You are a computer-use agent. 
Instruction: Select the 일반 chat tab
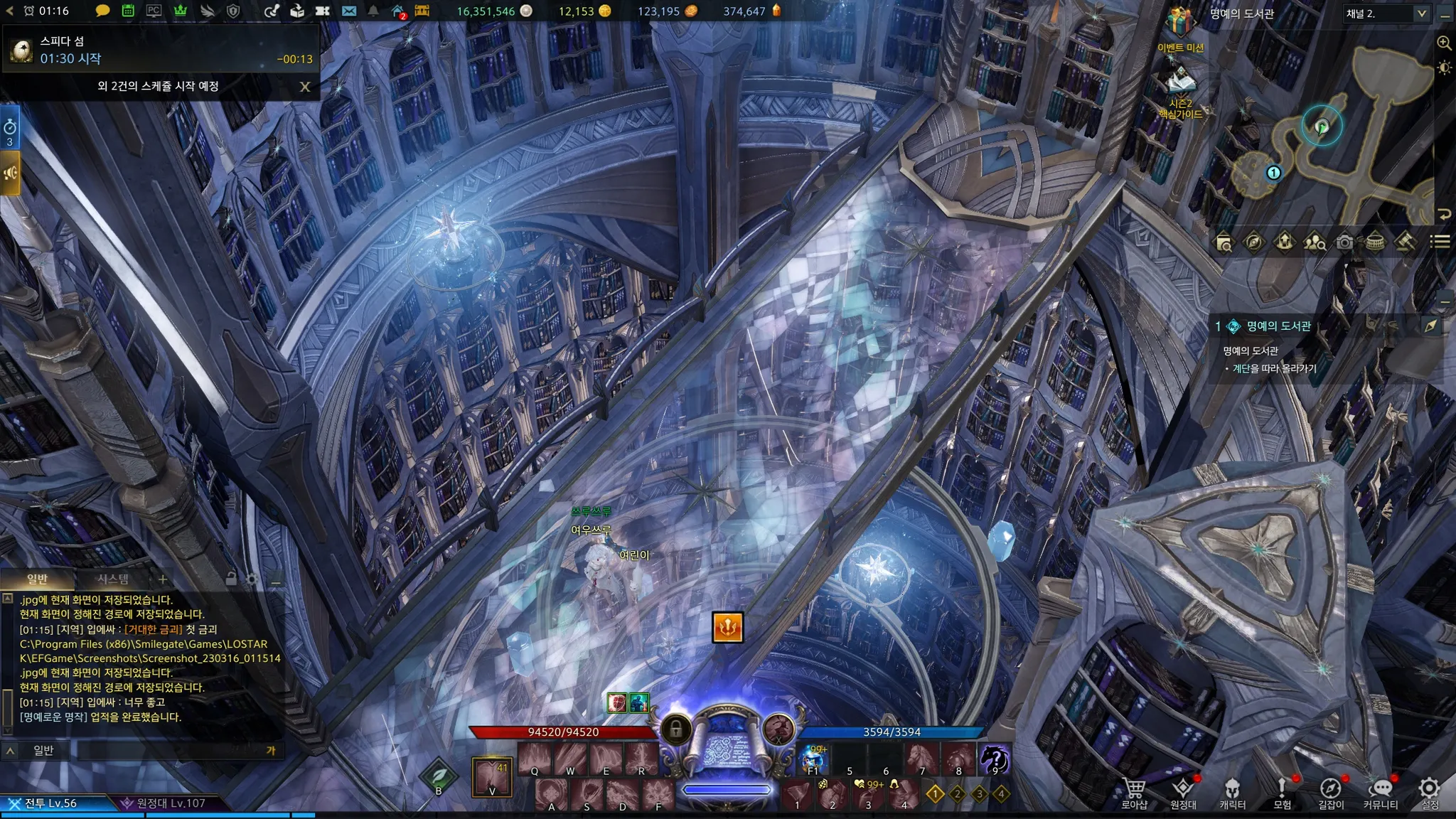(37, 579)
